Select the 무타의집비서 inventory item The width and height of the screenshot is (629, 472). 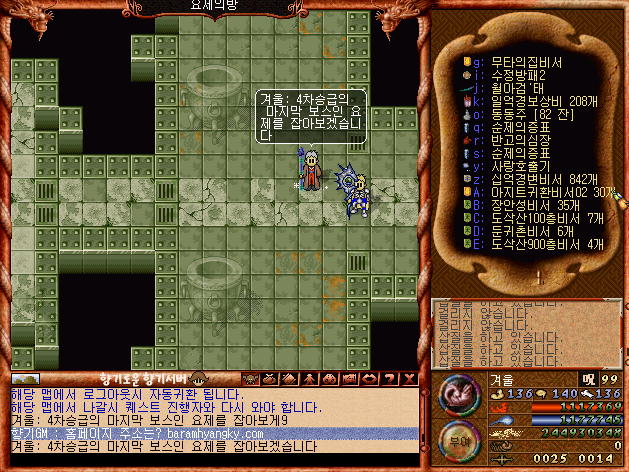pos(530,62)
